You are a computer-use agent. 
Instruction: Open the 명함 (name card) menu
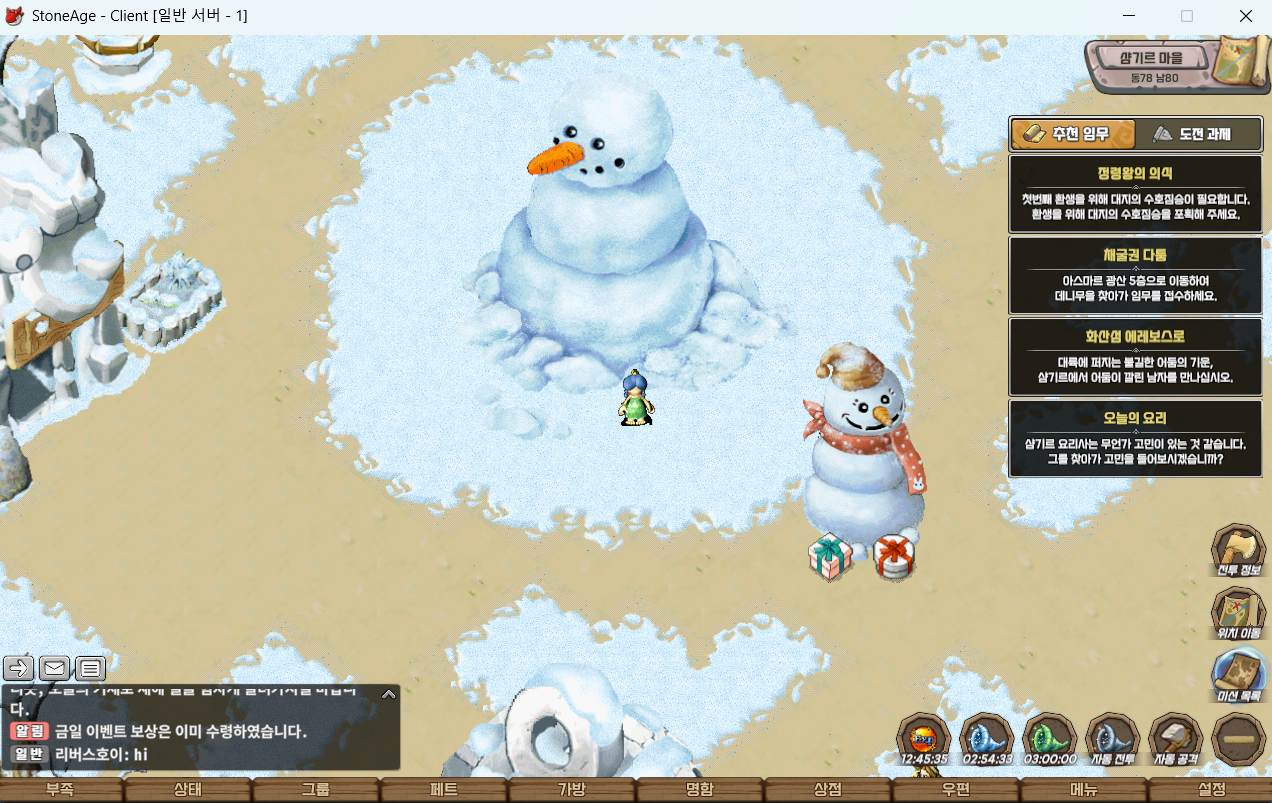[x=700, y=790]
